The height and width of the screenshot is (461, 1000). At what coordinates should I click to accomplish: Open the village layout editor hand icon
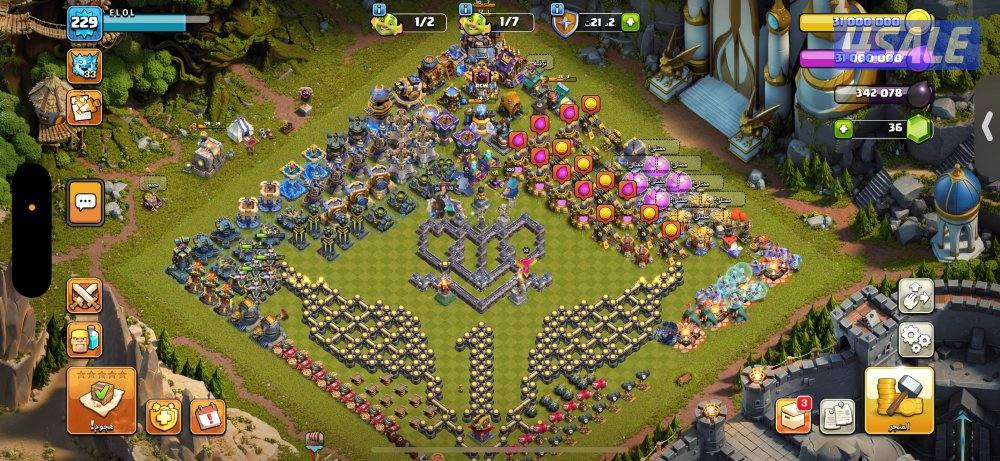click(x=914, y=296)
